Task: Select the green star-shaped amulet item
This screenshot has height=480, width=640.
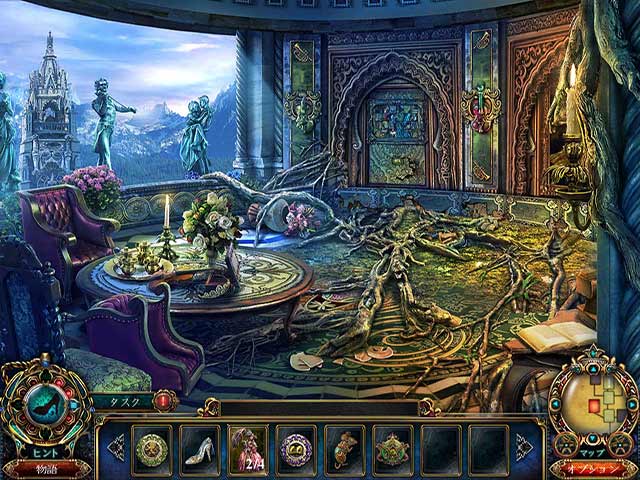Action: [x=392, y=449]
